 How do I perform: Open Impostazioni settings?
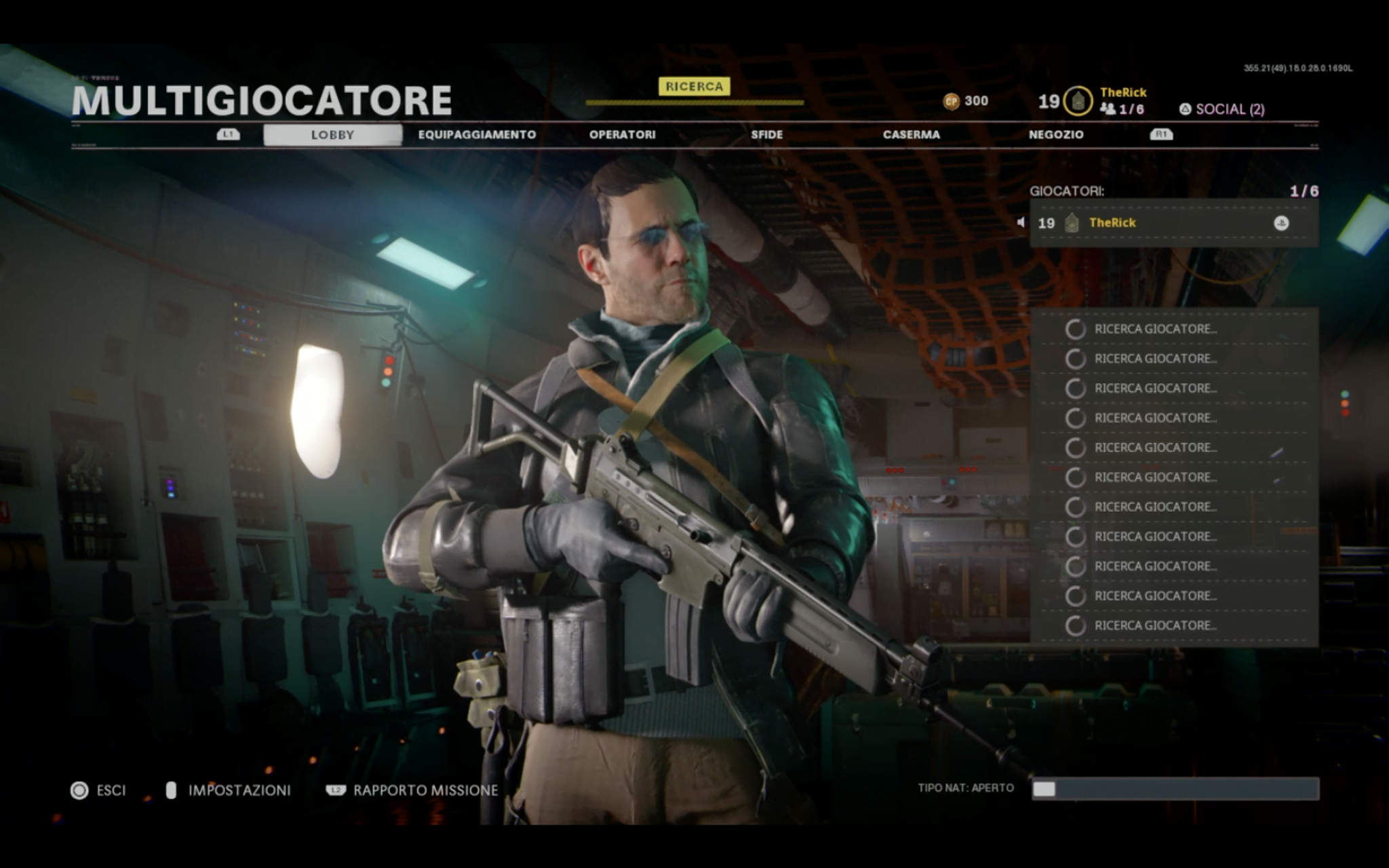click(229, 790)
